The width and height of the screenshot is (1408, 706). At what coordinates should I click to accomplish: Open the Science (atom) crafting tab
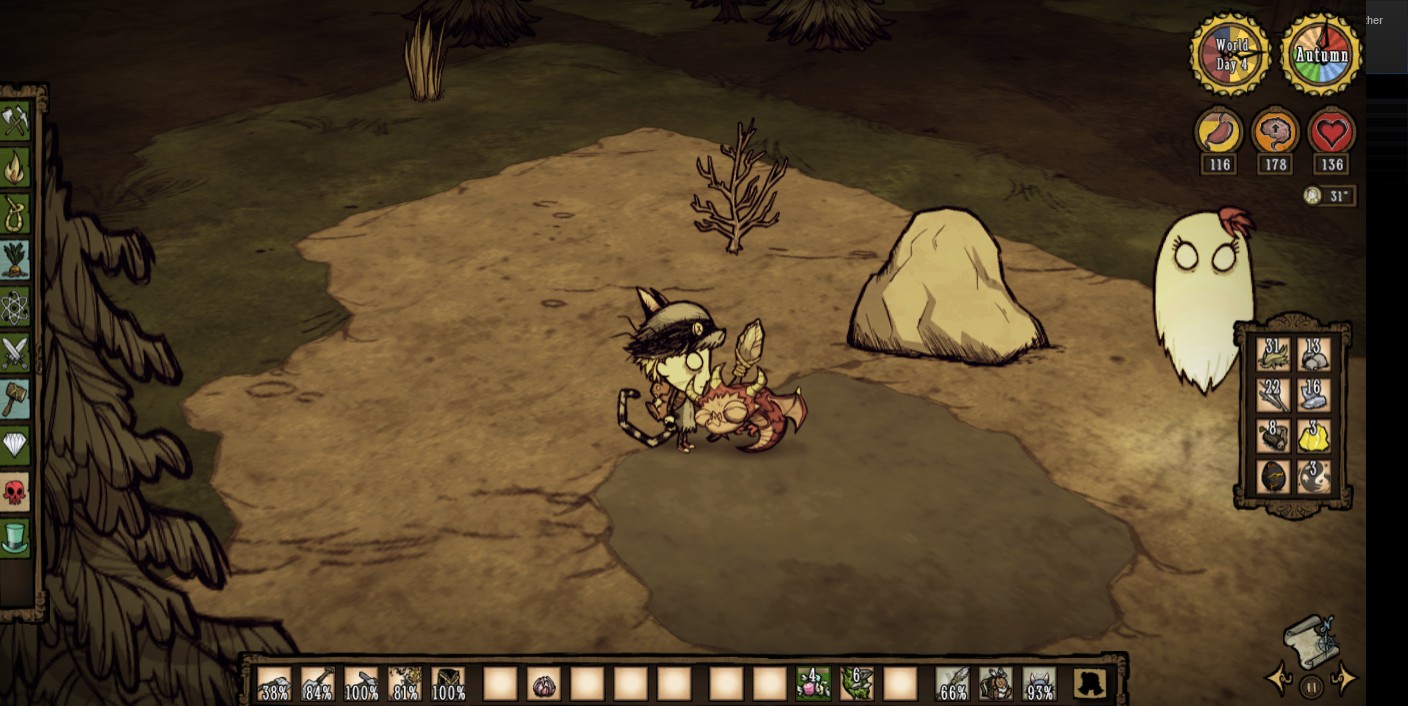pos(15,307)
